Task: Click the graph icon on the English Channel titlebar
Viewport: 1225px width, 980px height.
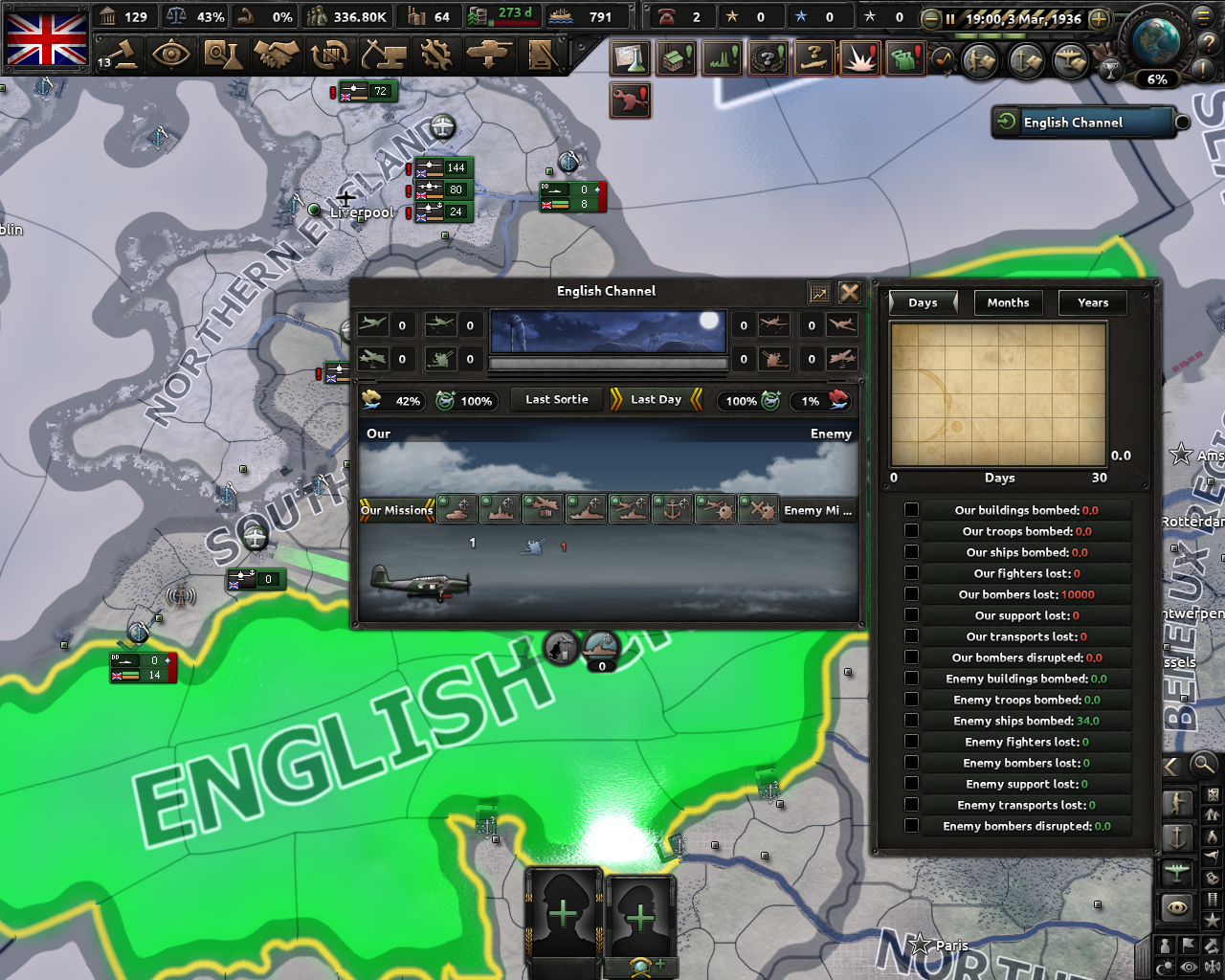Action: (x=818, y=292)
